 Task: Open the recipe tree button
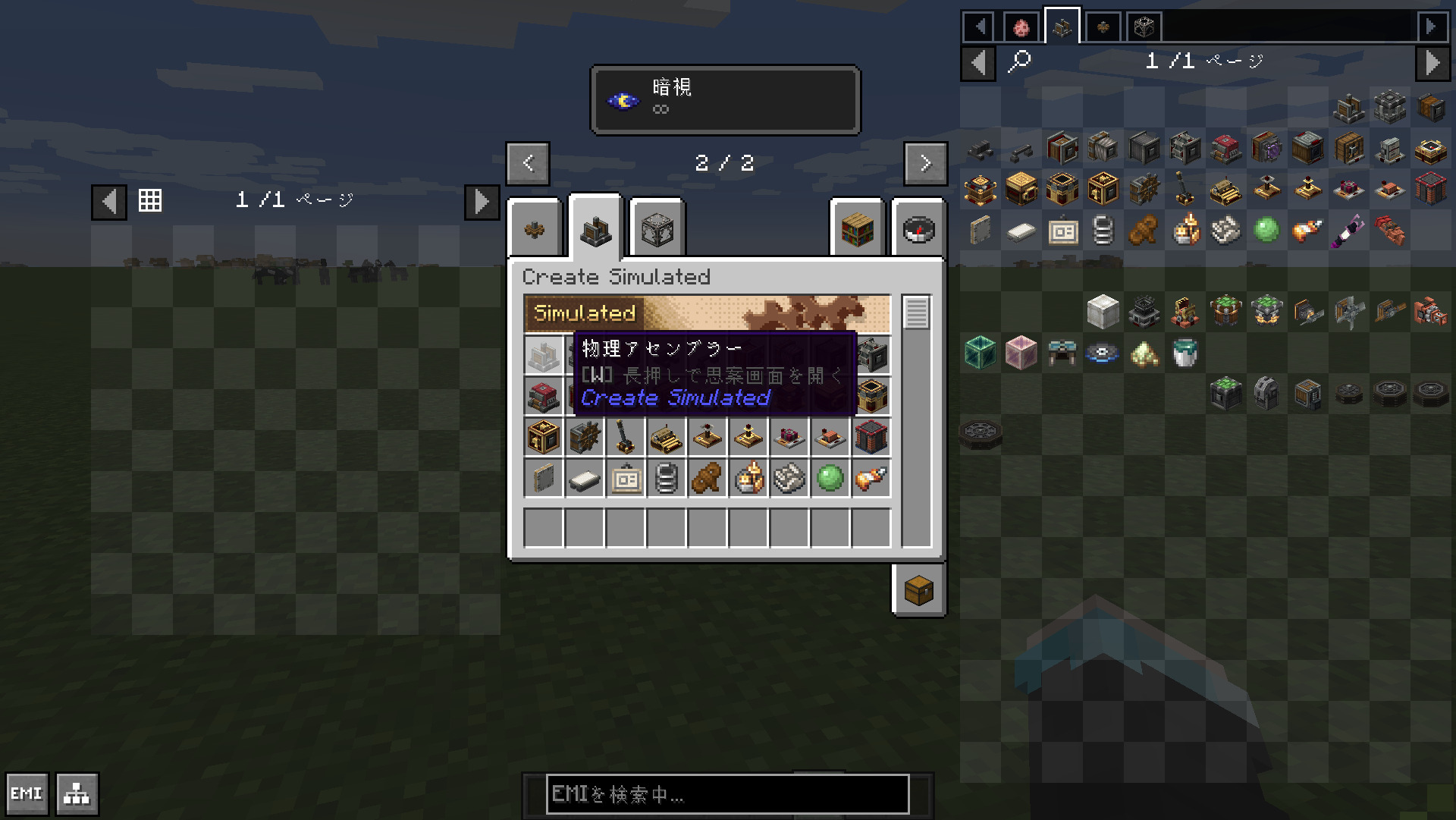pos(77,793)
